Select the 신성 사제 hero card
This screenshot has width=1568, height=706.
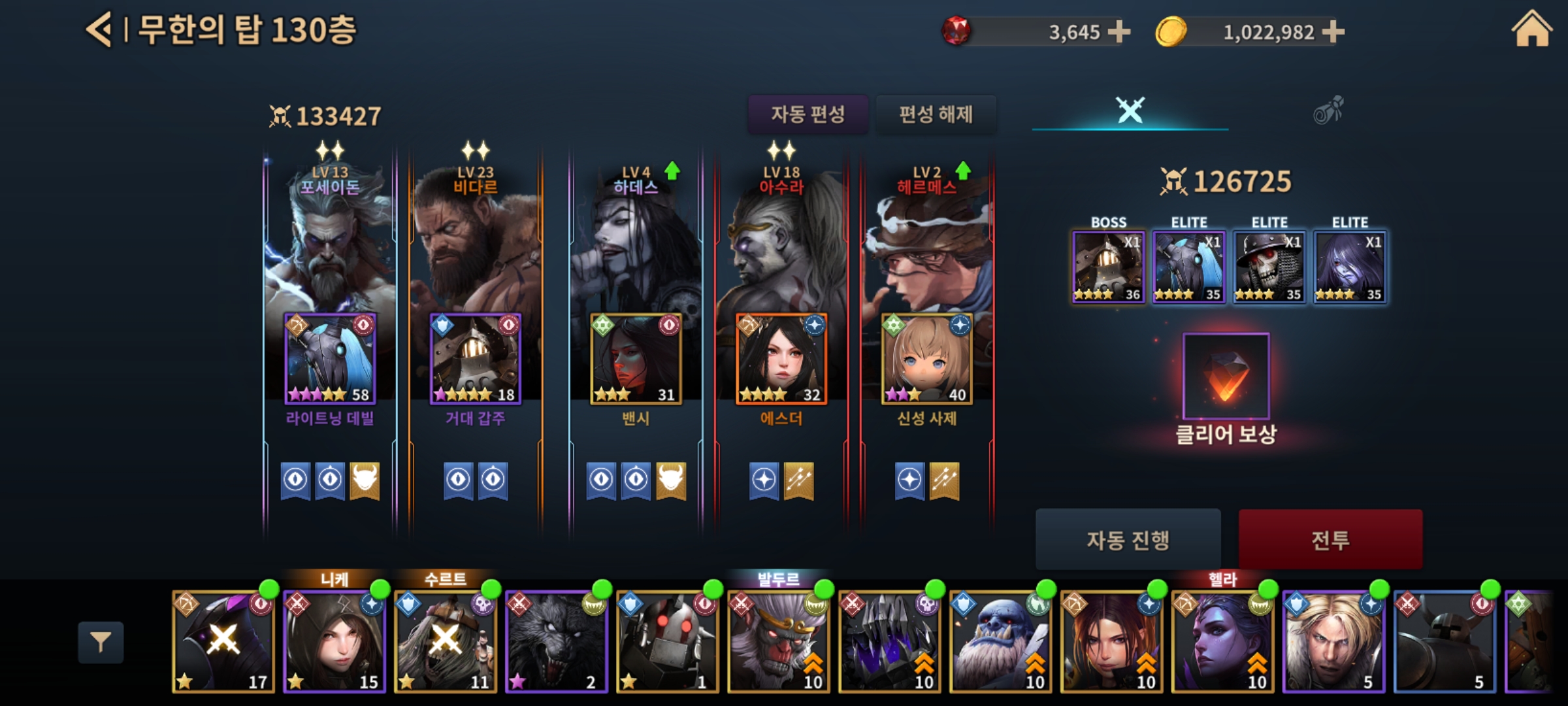click(926, 358)
